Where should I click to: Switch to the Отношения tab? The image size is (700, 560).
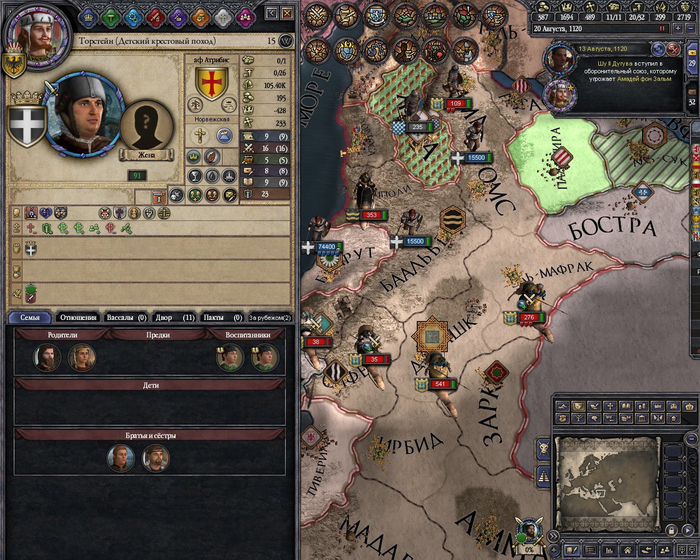coord(80,318)
